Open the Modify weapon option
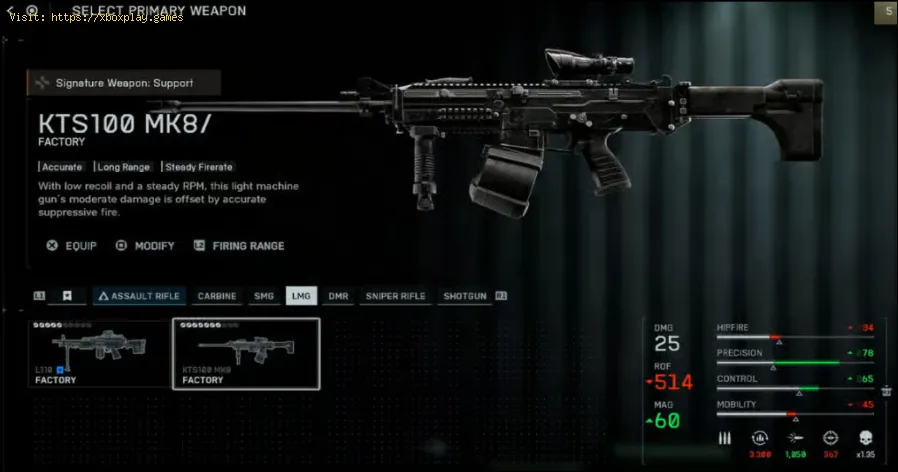 click(146, 246)
